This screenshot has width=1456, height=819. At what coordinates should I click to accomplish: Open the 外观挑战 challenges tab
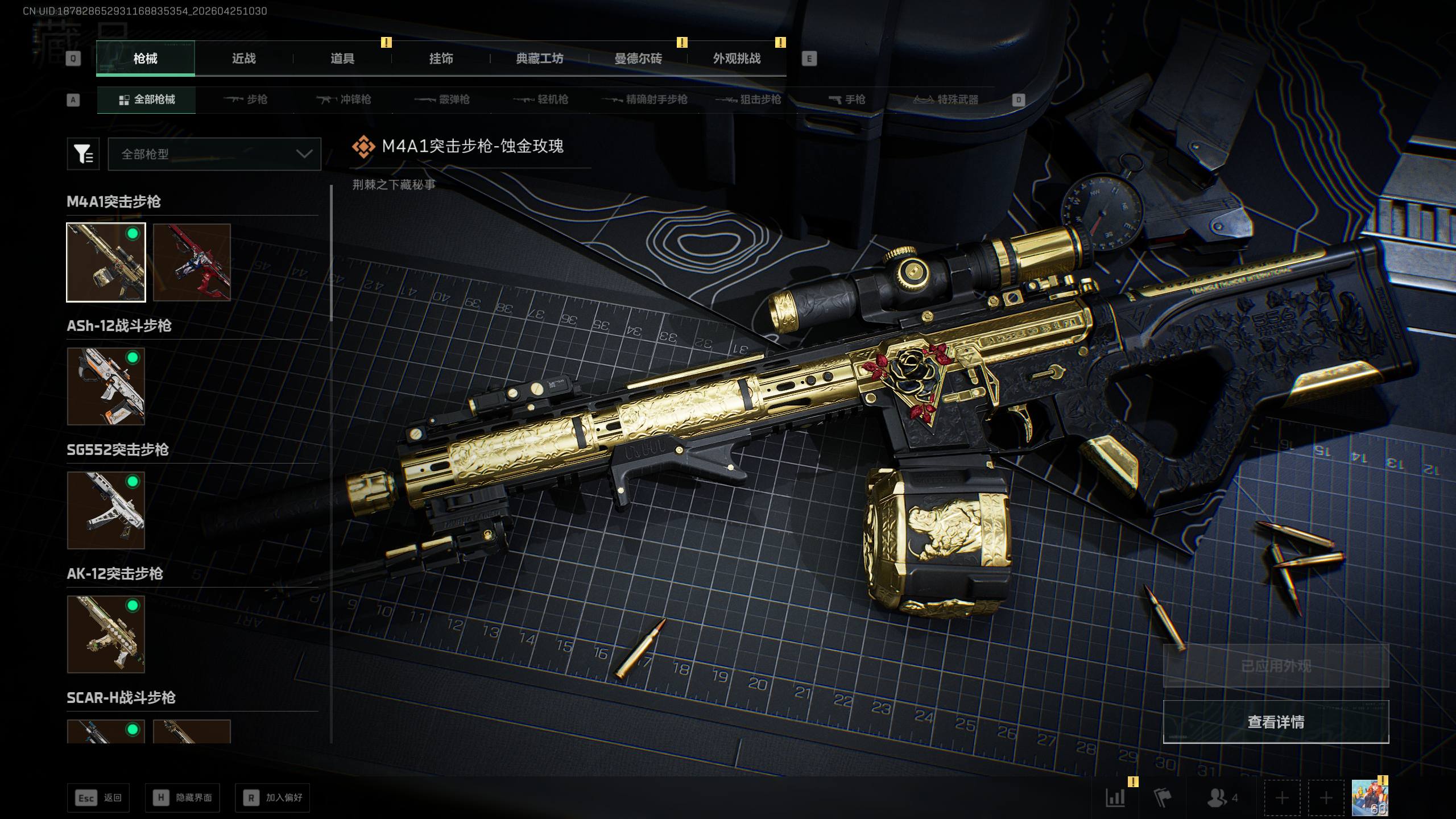tap(737, 59)
